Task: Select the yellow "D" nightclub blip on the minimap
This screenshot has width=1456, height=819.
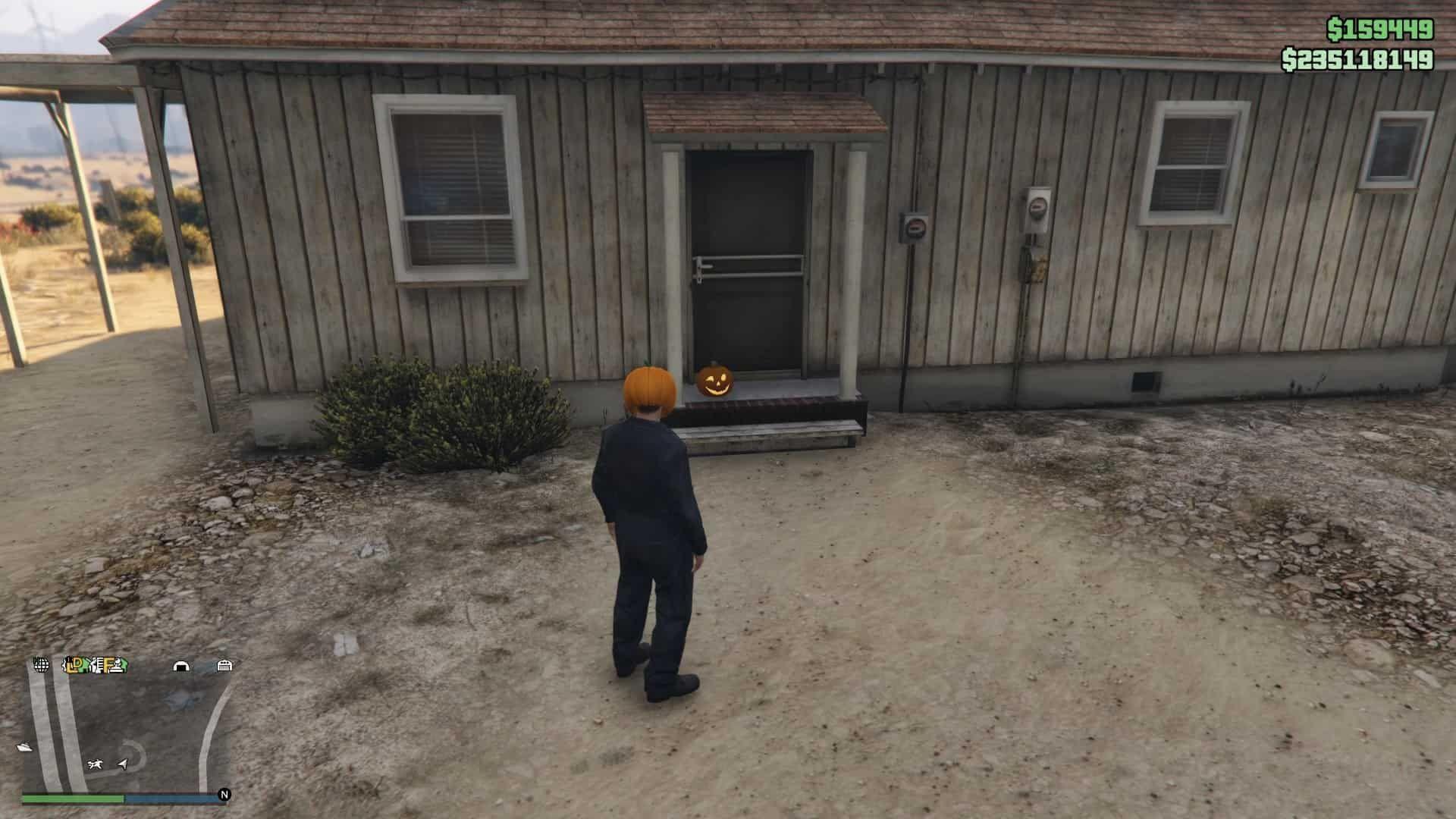Action: click(77, 664)
